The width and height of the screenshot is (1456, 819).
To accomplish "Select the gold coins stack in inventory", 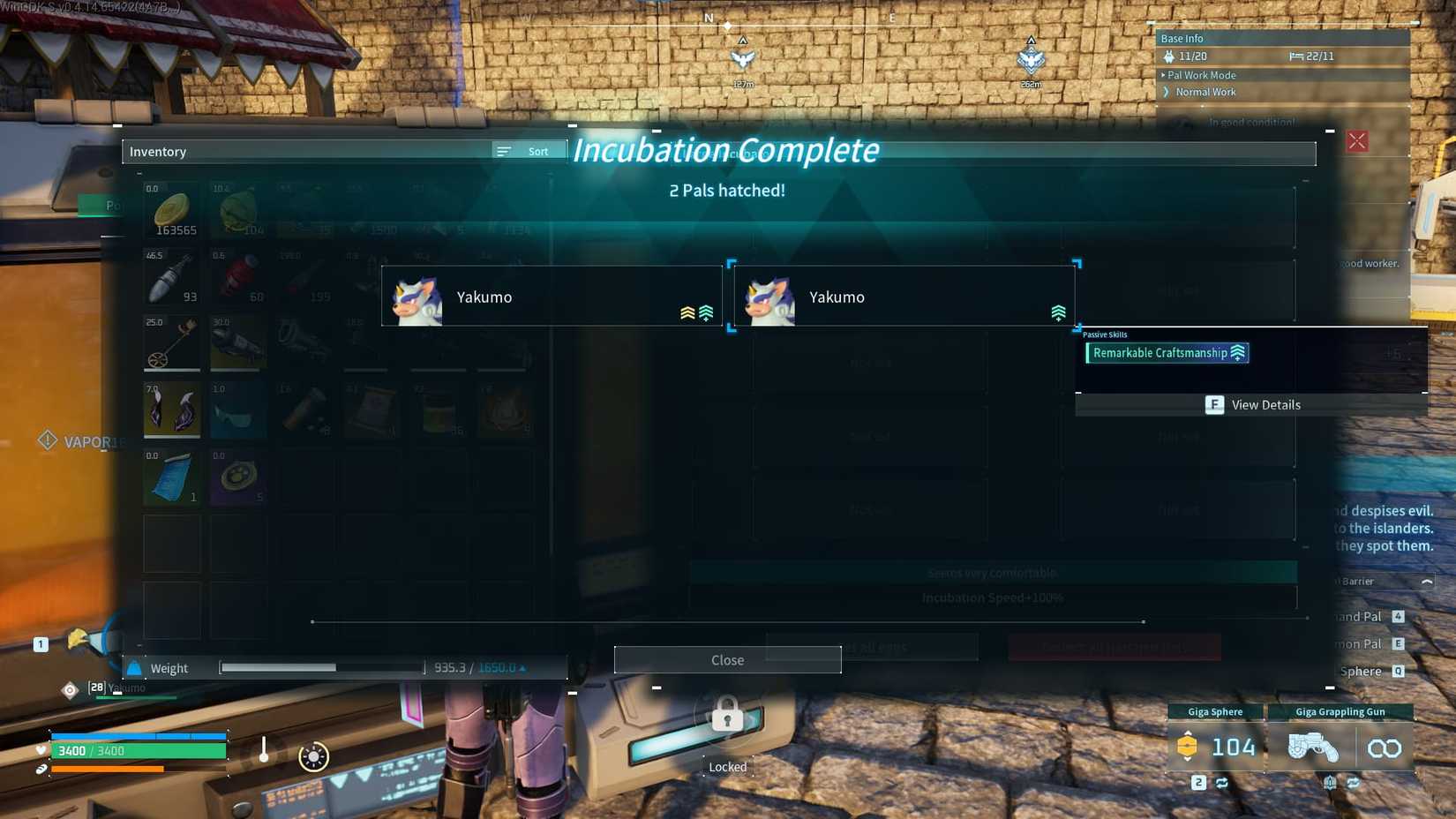I will pos(171,210).
